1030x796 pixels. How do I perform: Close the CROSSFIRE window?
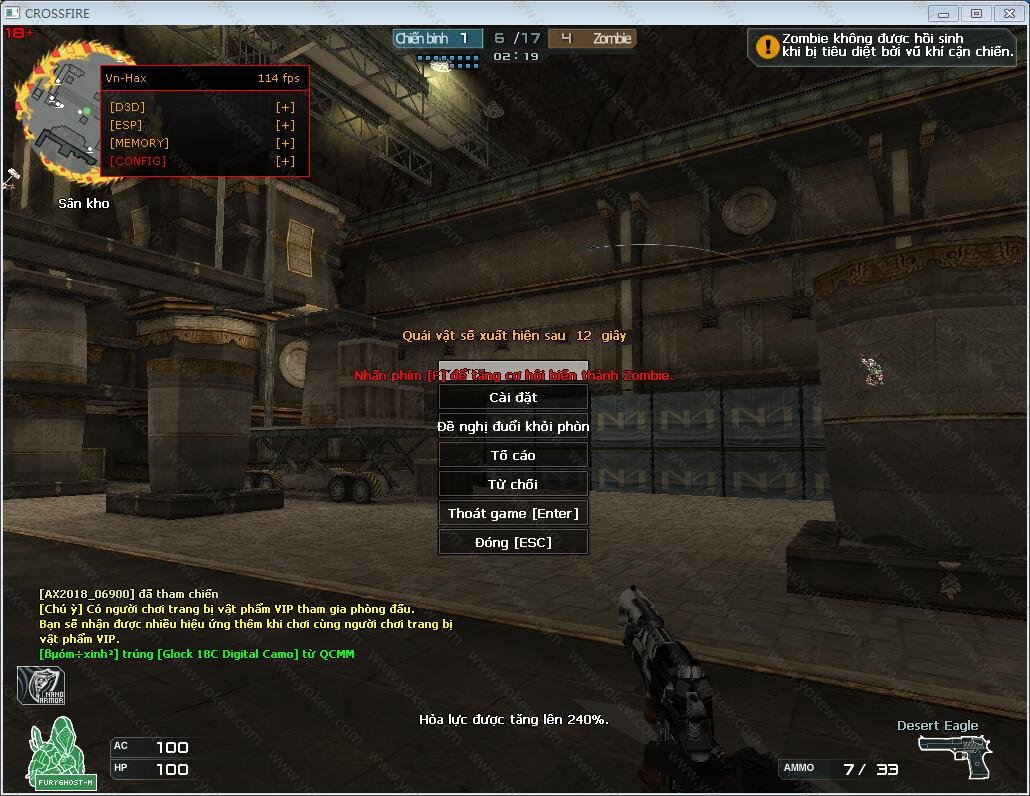tap(1007, 13)
